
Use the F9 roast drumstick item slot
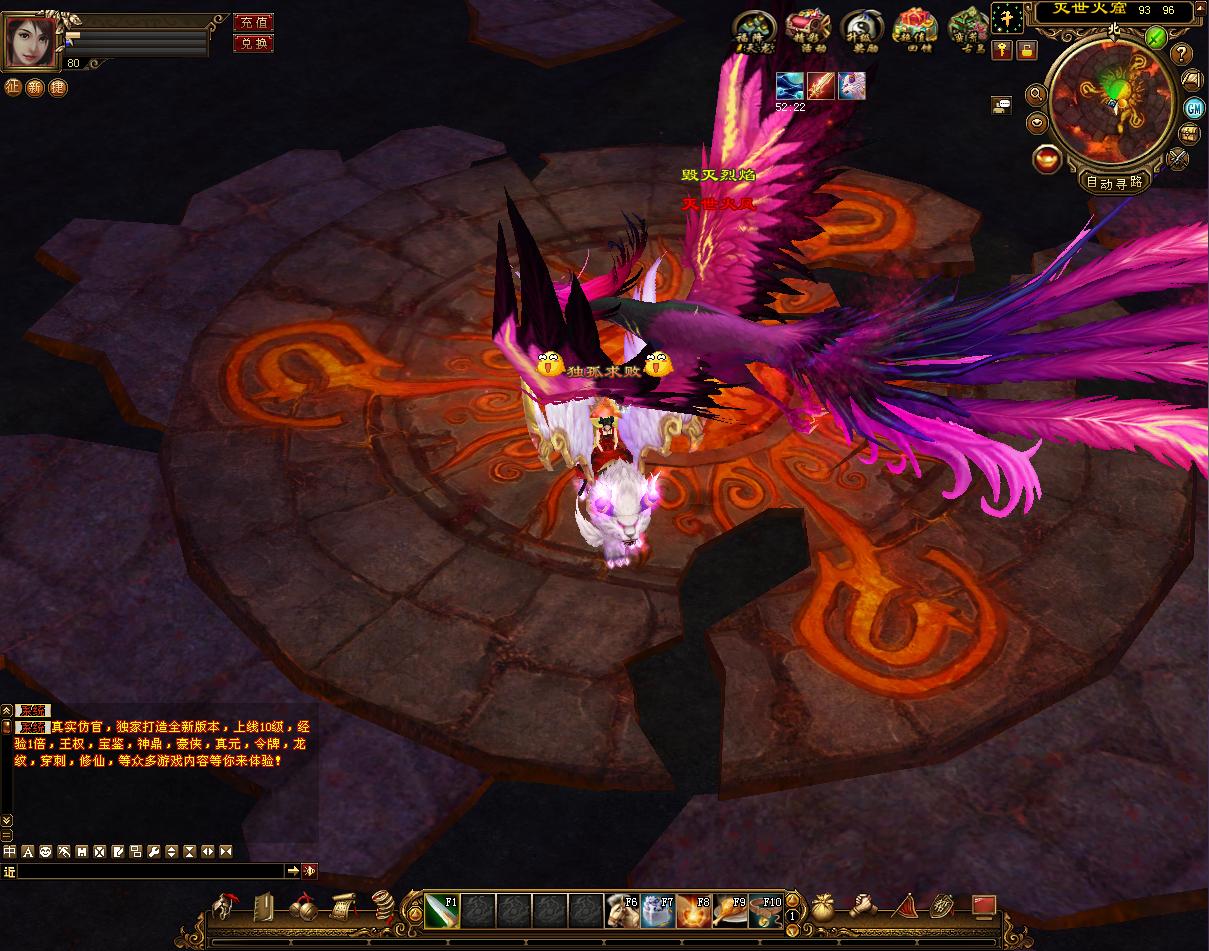(730, 910)
